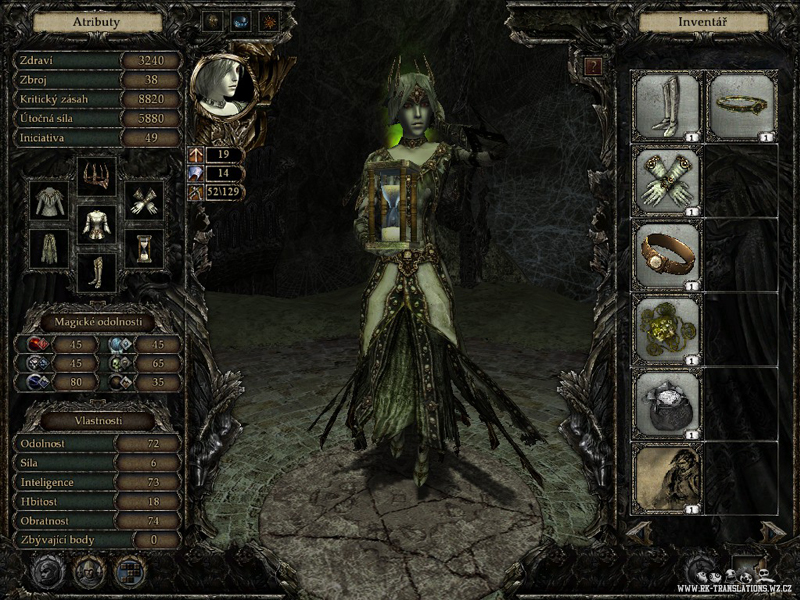Screen dimensions: 800x600
Task: Open the hooded warrior panel button
Action: click(x=88, y=572)
